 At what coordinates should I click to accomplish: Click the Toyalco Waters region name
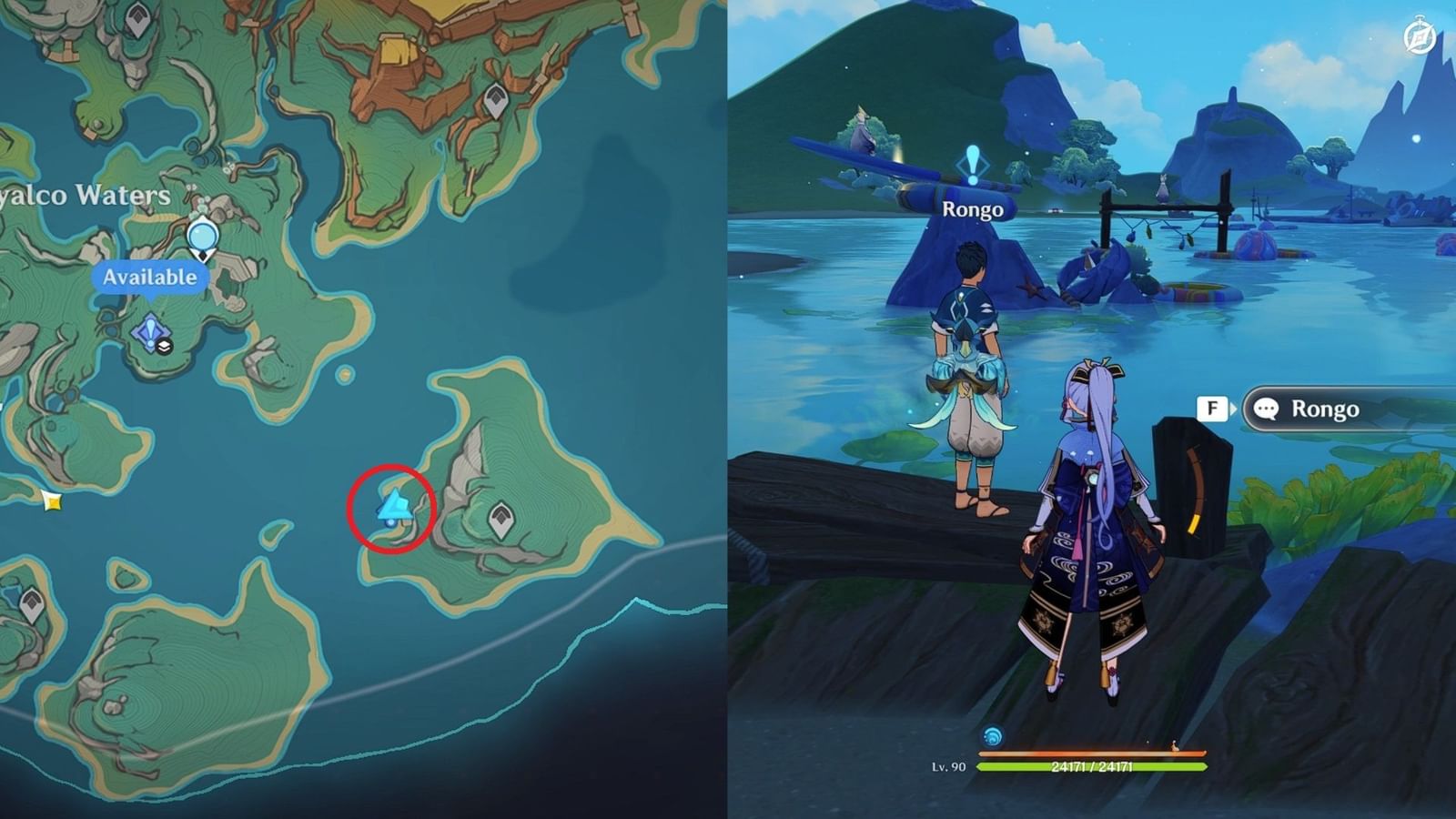pos(84,195)
